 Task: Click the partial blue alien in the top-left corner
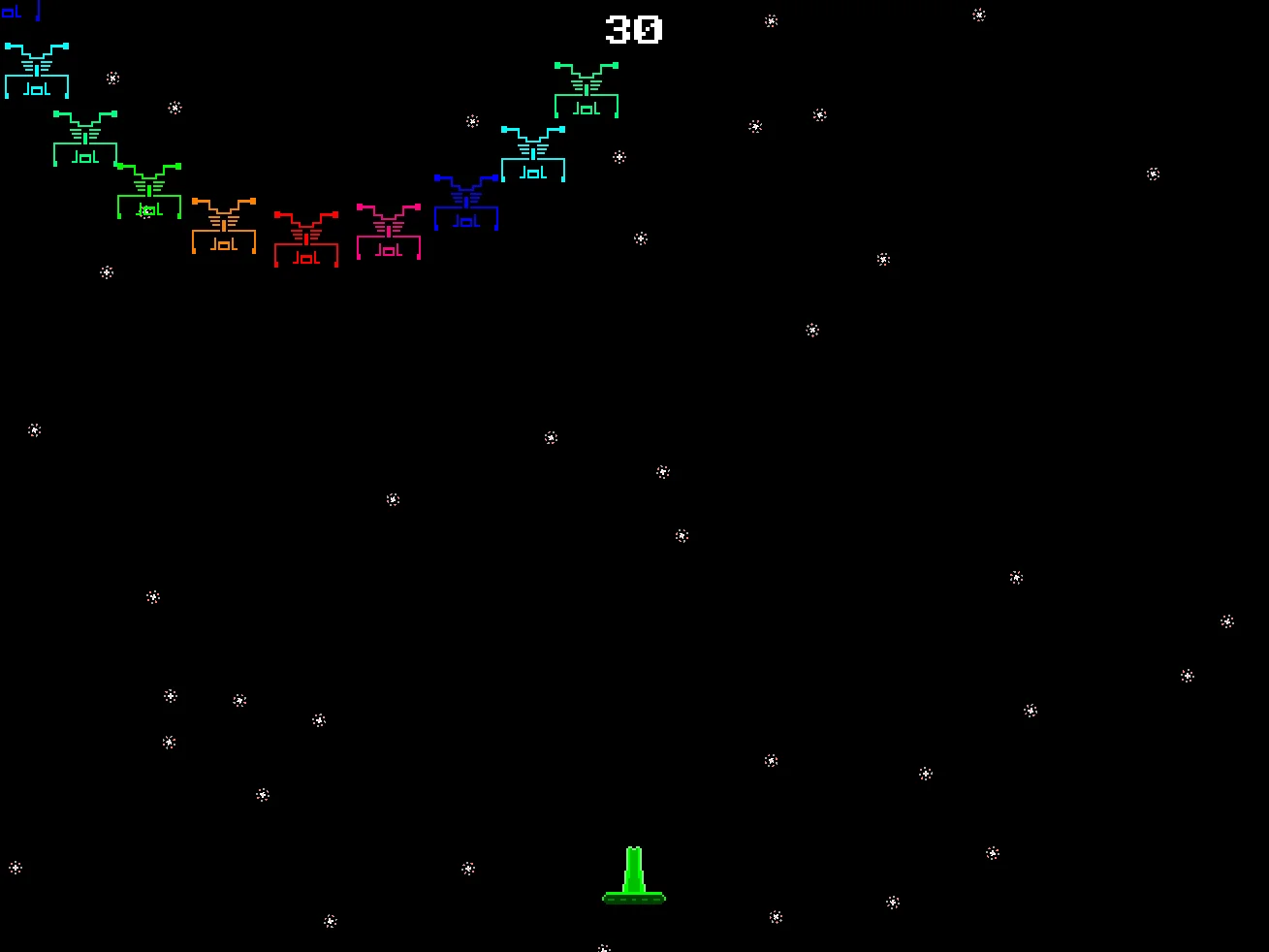(x=12, y=10)
